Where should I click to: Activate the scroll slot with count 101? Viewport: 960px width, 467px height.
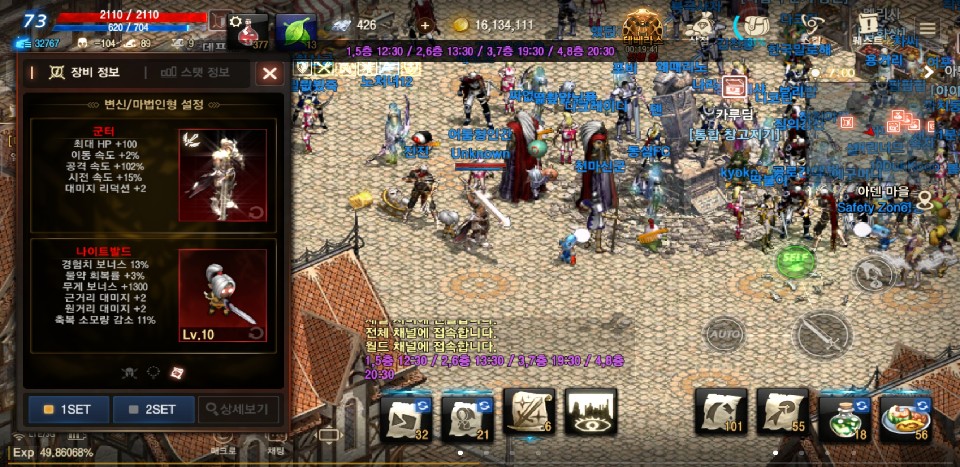pos(721,414)
